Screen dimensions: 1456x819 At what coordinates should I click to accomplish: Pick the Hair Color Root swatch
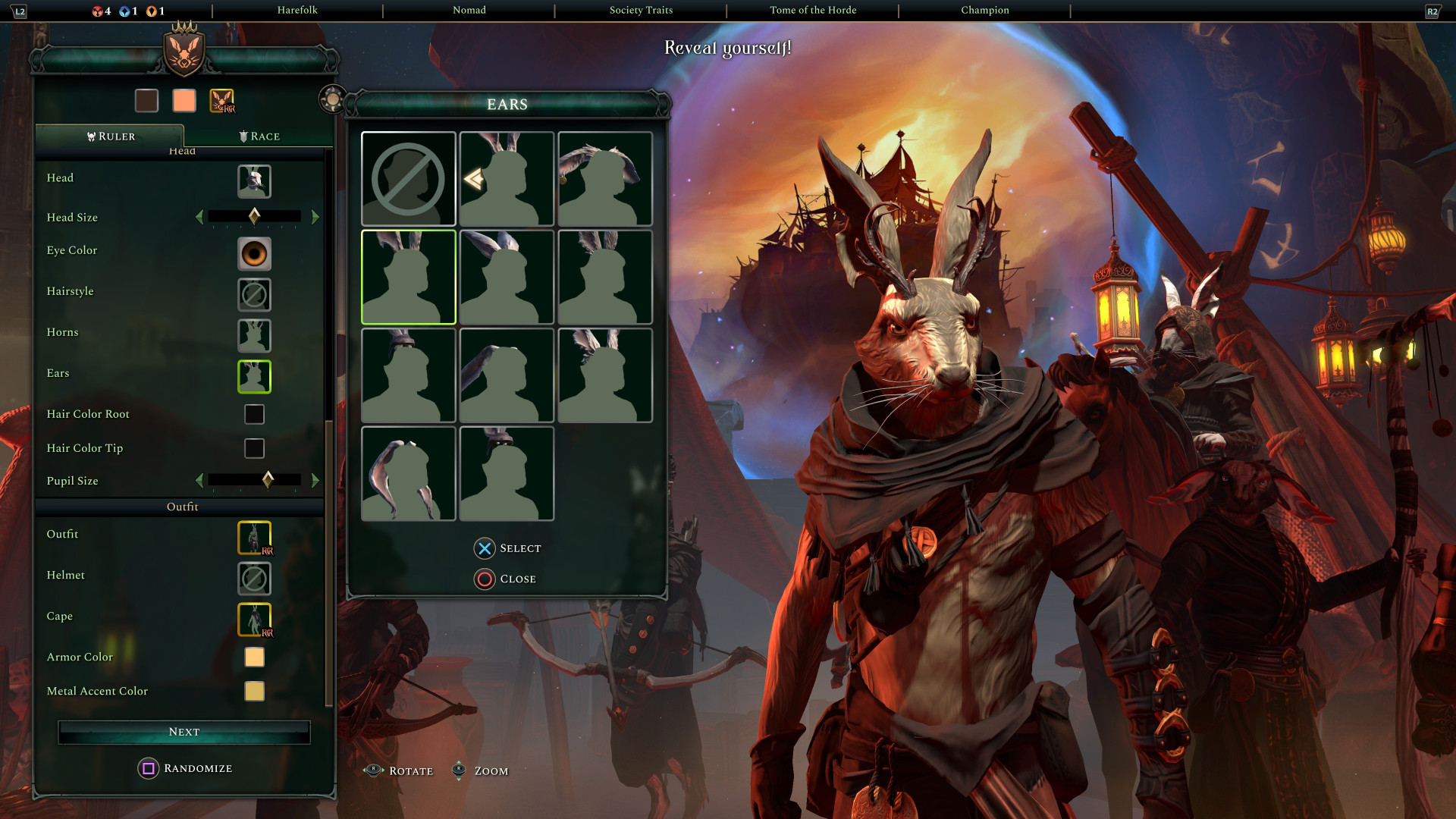click(254, 414)
